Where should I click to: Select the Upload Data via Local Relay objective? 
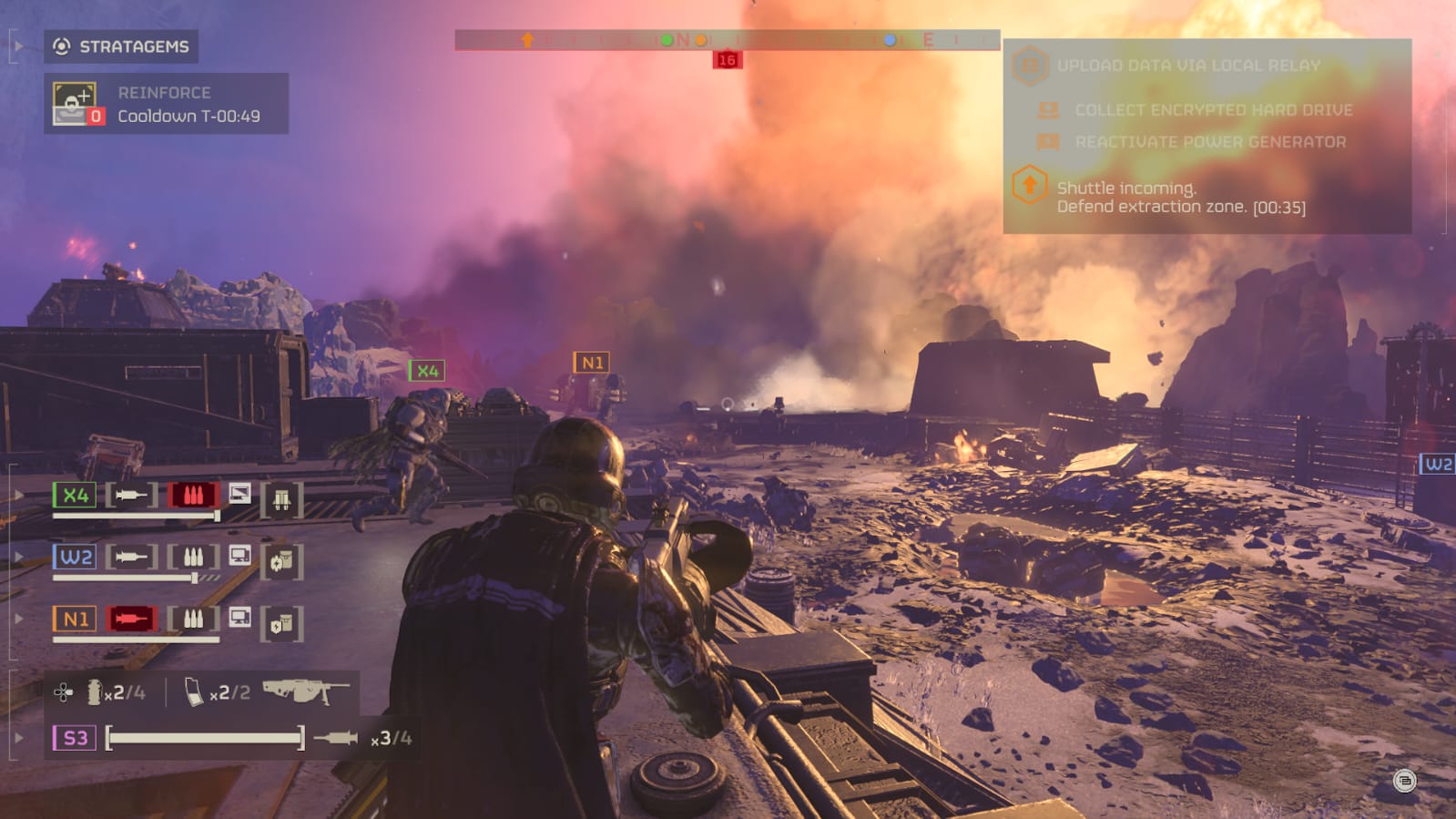1187,66
